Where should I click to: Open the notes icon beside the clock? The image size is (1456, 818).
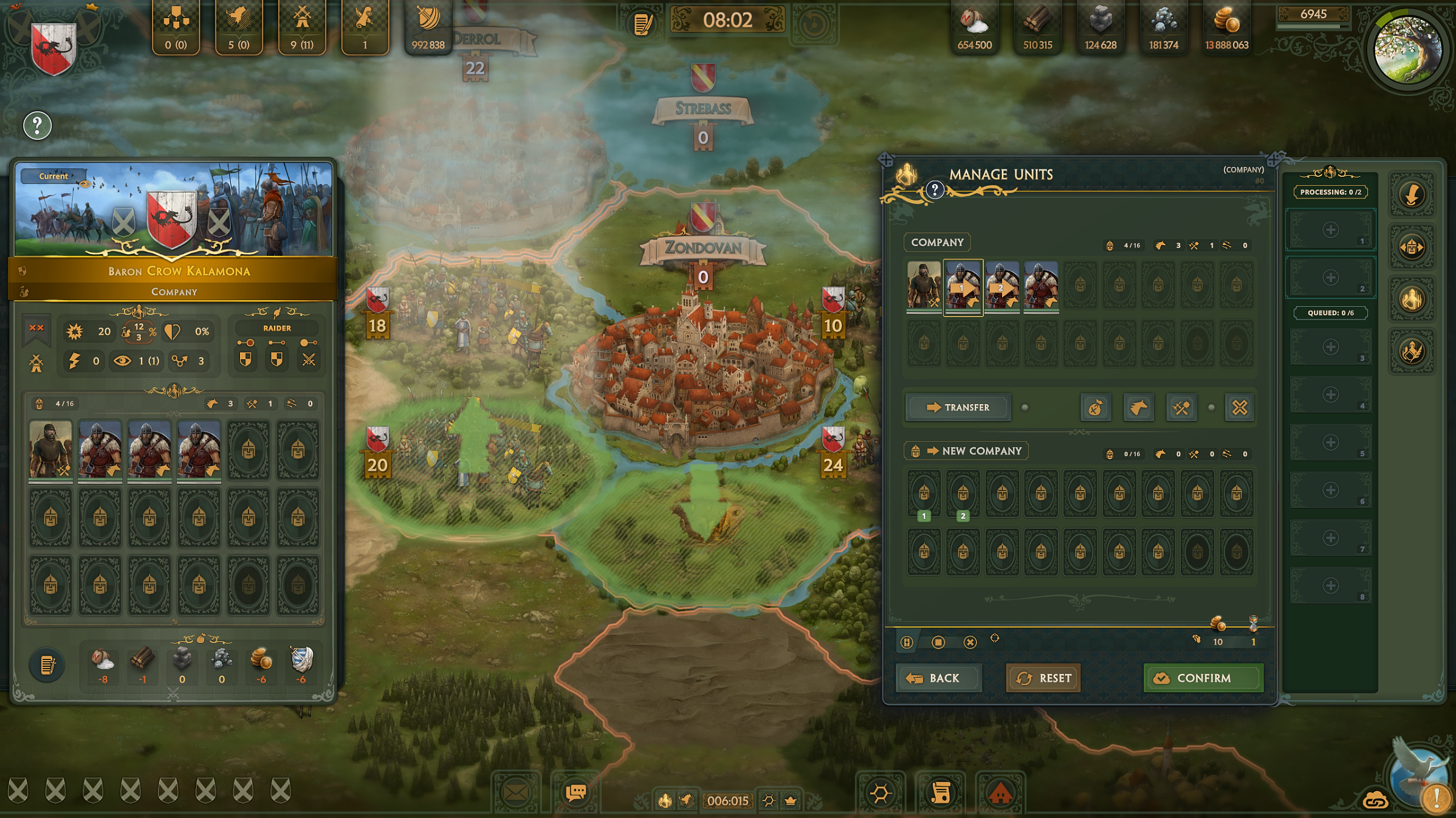[x=643, y=24]
